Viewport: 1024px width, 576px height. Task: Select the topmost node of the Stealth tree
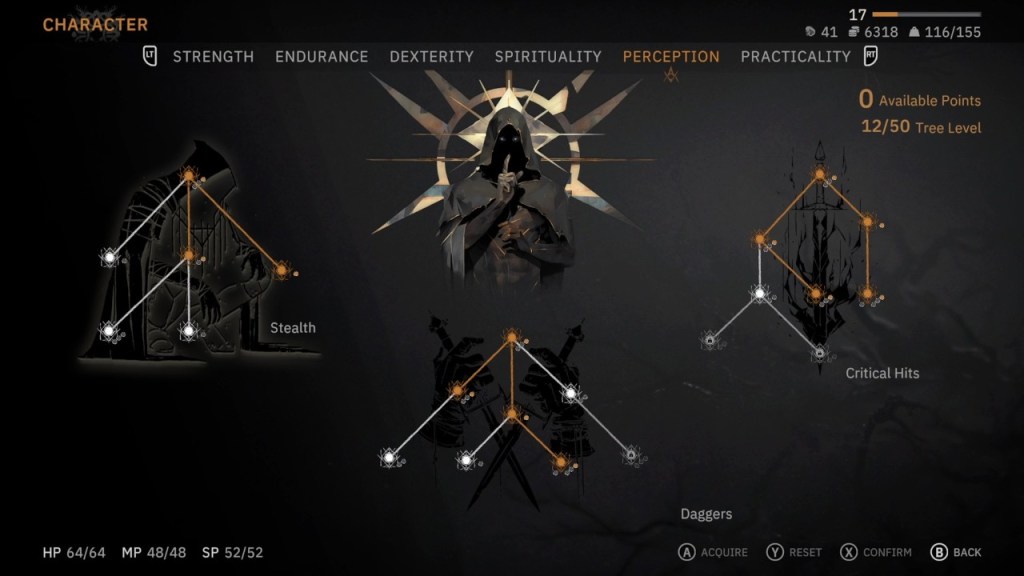[x=188, y=177]
